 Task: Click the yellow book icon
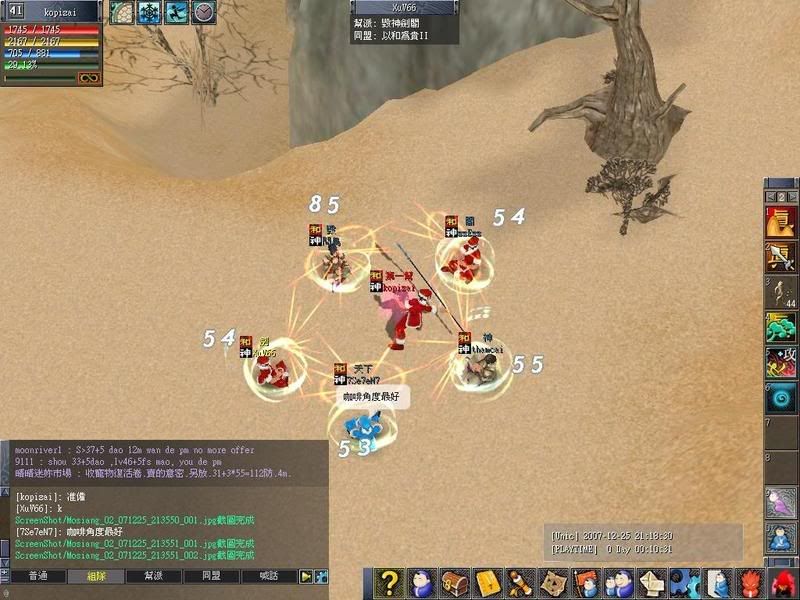point(487,582)
